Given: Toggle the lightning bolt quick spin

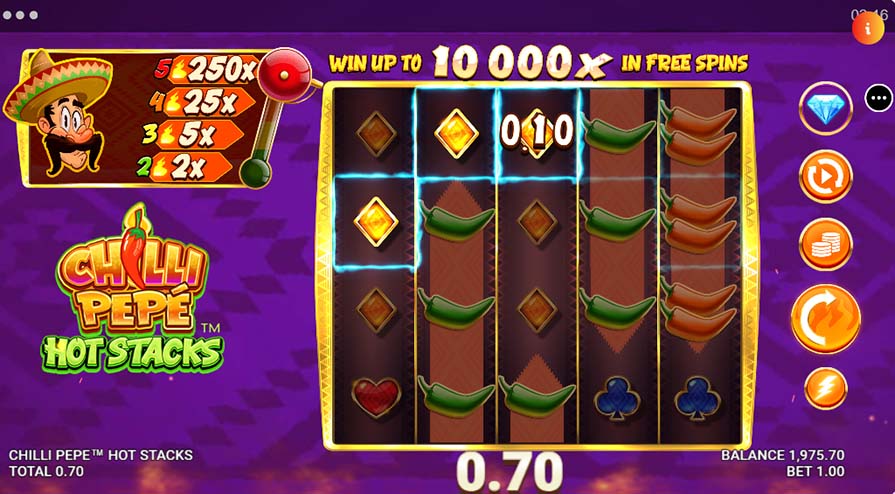Looking at the screenshot, I should tap(825, 389).
